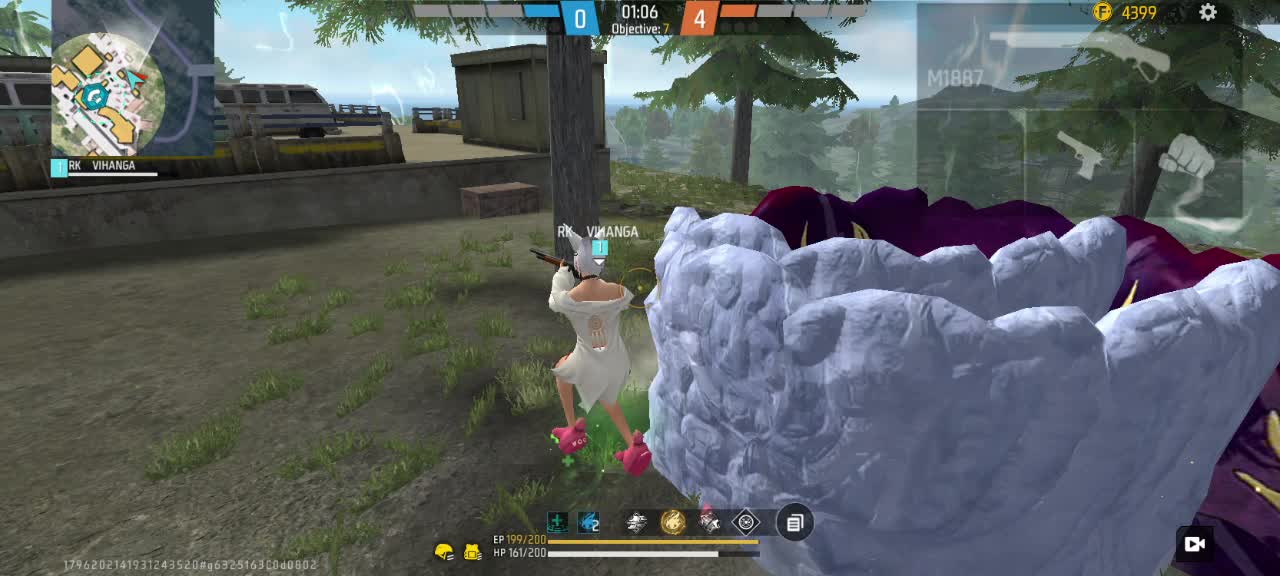The width and height of the screenshot is (1280, 576).
Task: Tap the gold F coin balance icon
Action: click(x=1103, y=12)
